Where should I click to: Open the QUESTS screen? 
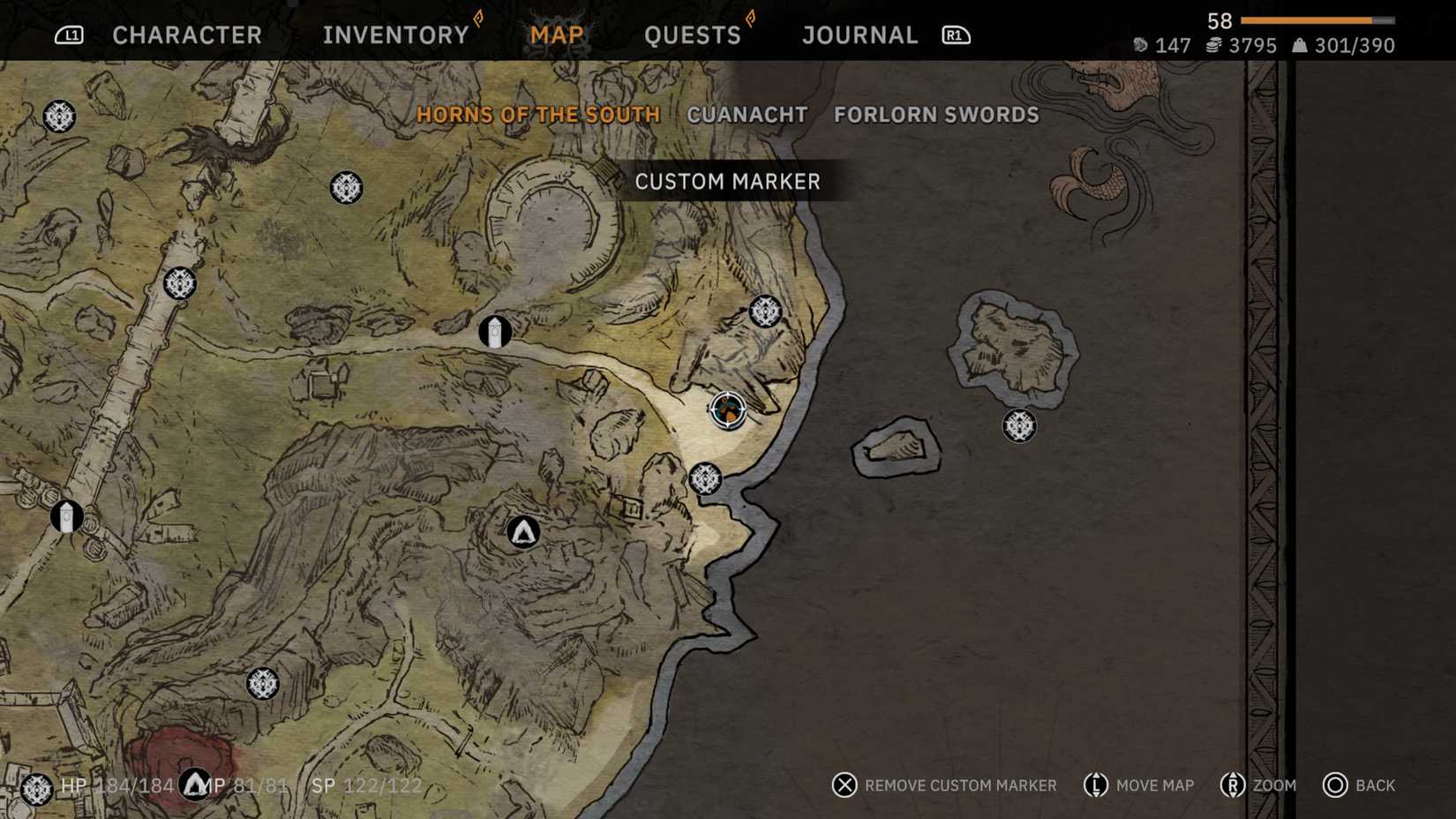pos(693,34)
